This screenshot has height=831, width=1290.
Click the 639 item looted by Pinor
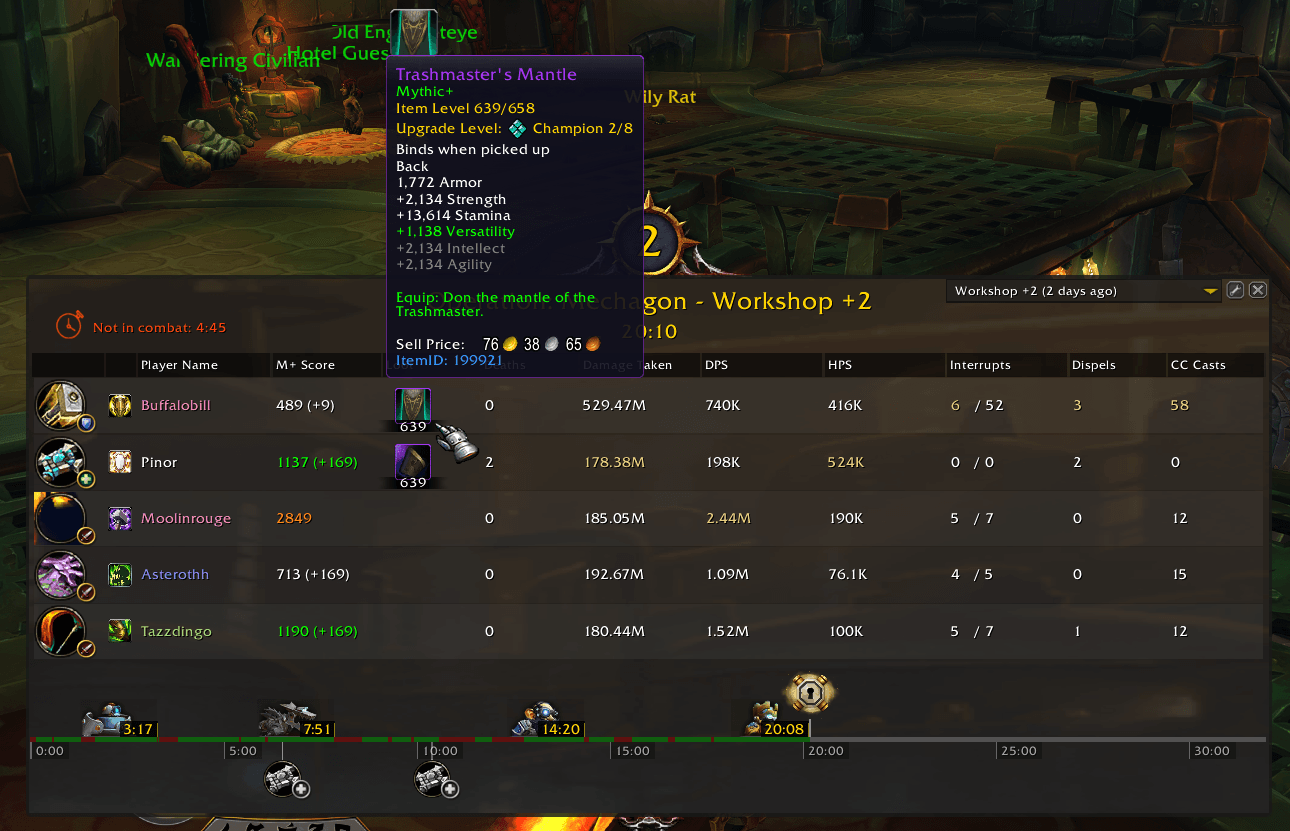click(x=412, y=462)
